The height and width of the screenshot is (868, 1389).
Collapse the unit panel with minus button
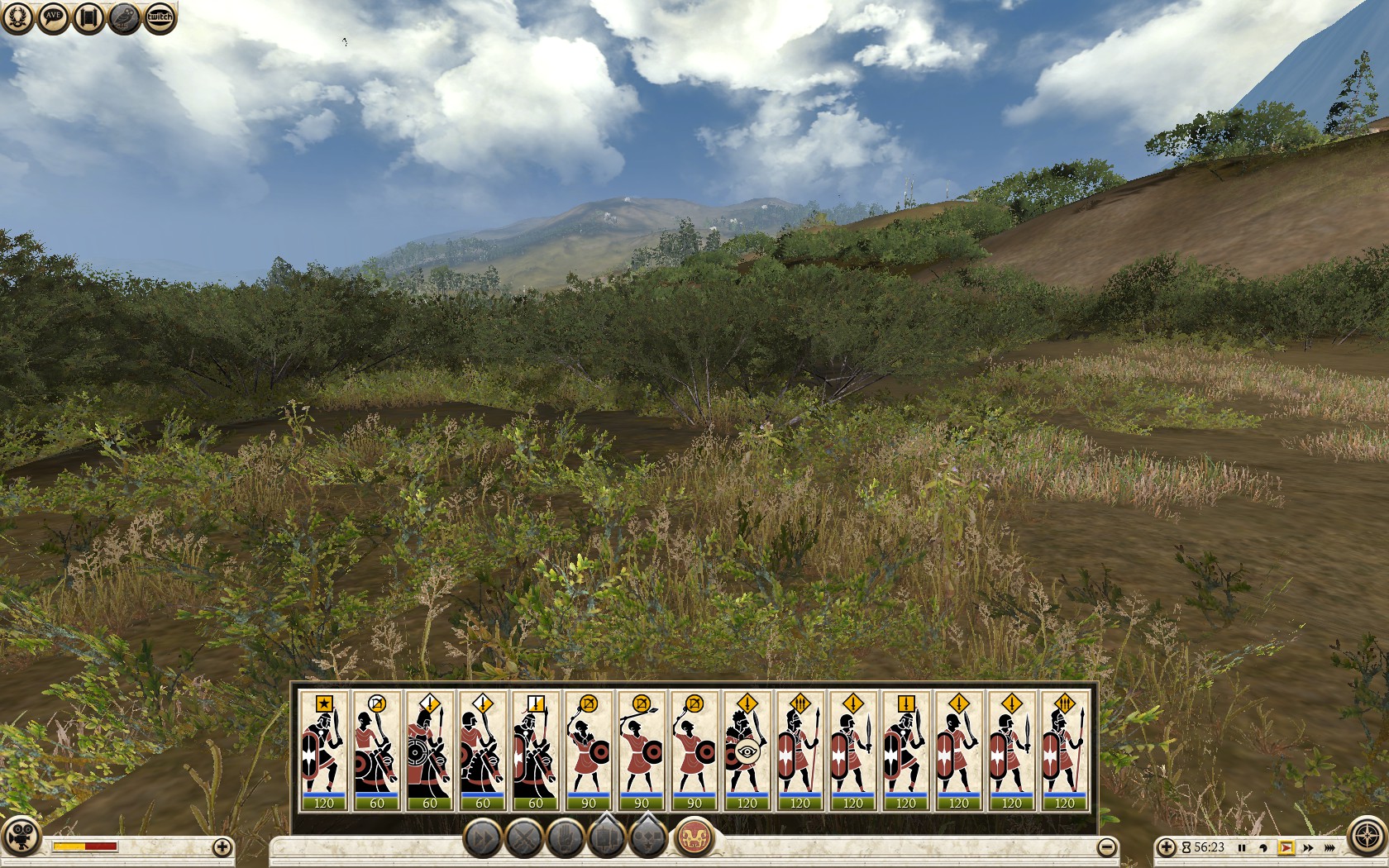click(1106, 847)
